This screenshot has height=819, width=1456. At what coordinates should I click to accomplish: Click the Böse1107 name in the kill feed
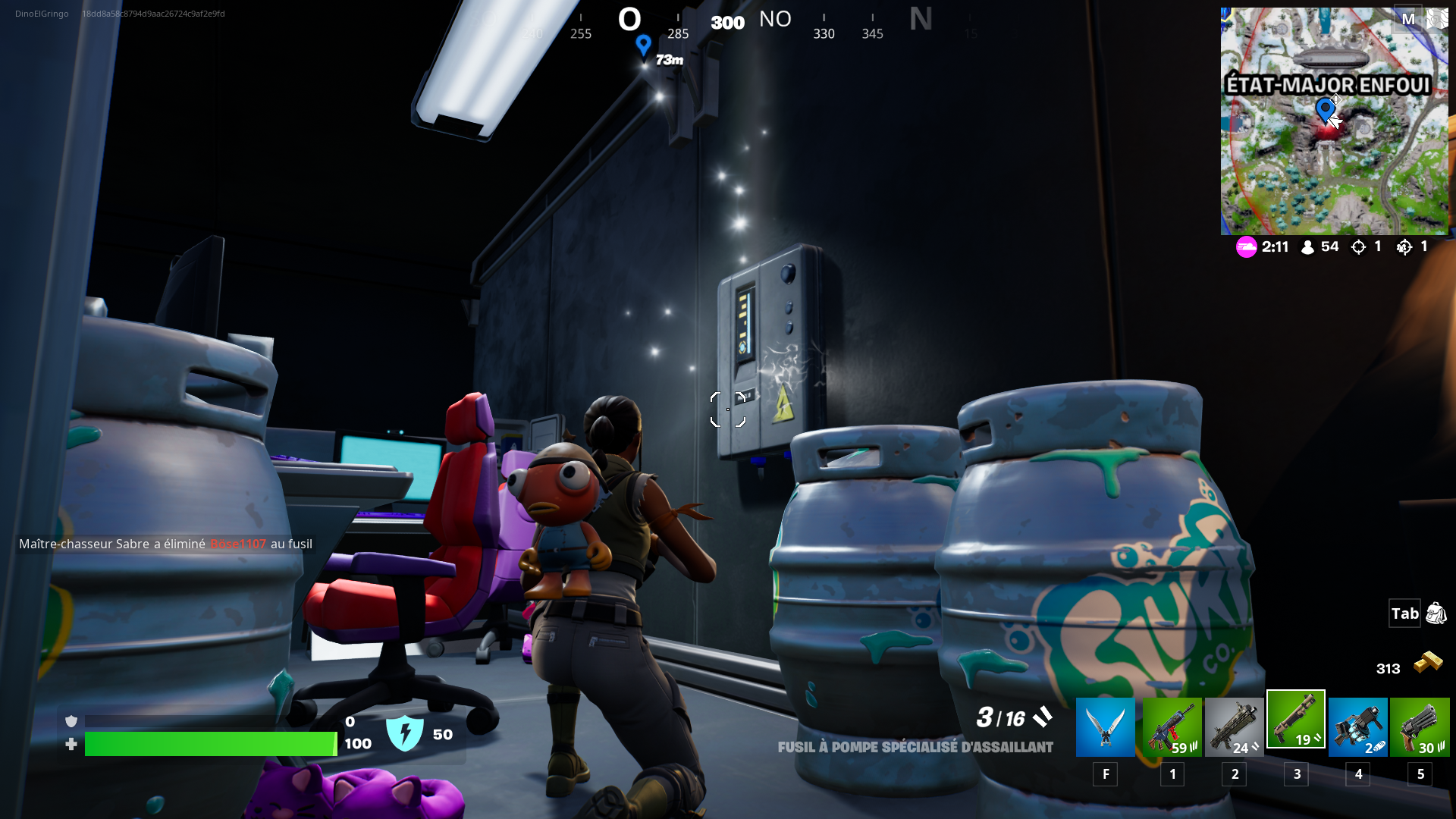[238, 544]
